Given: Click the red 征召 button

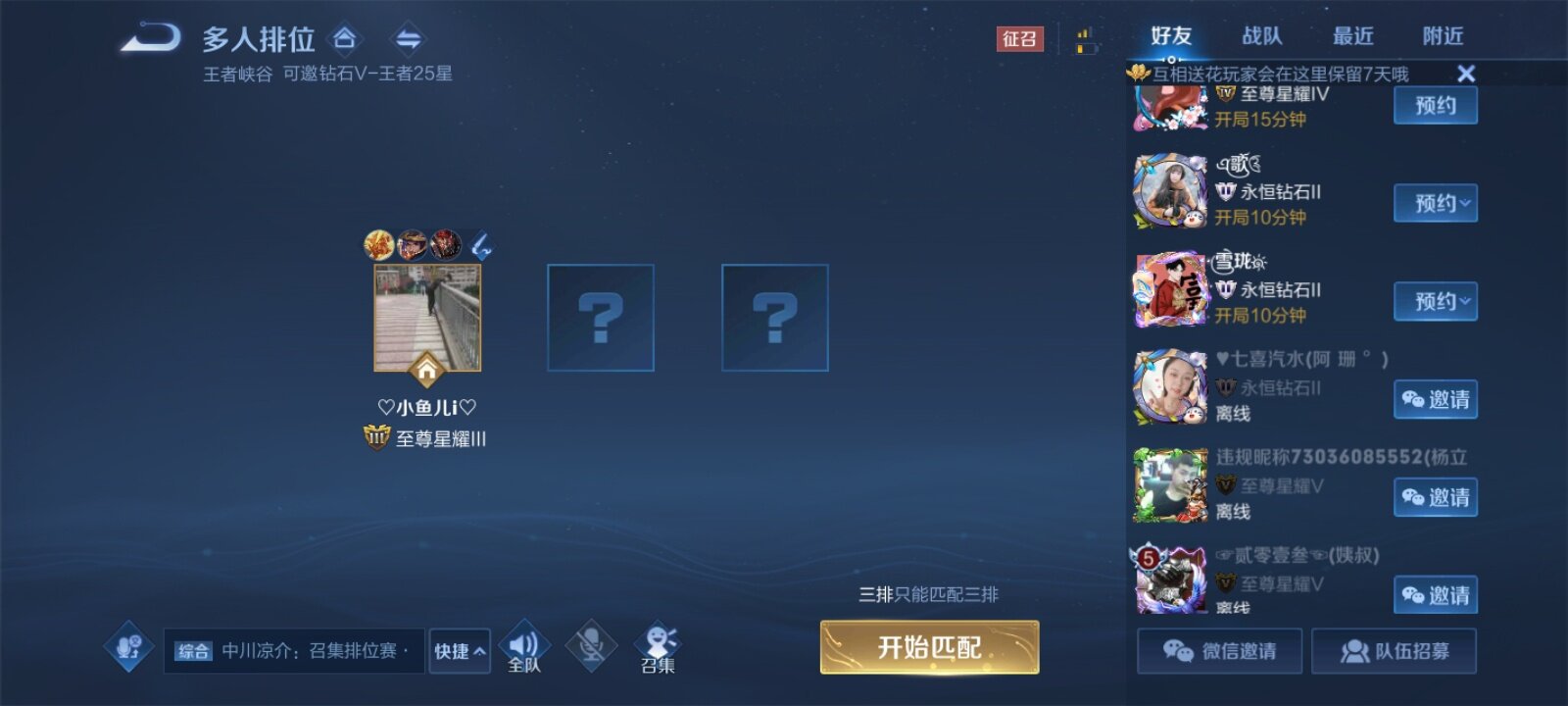Looking at the screenshot, I should pos(1019,39).
